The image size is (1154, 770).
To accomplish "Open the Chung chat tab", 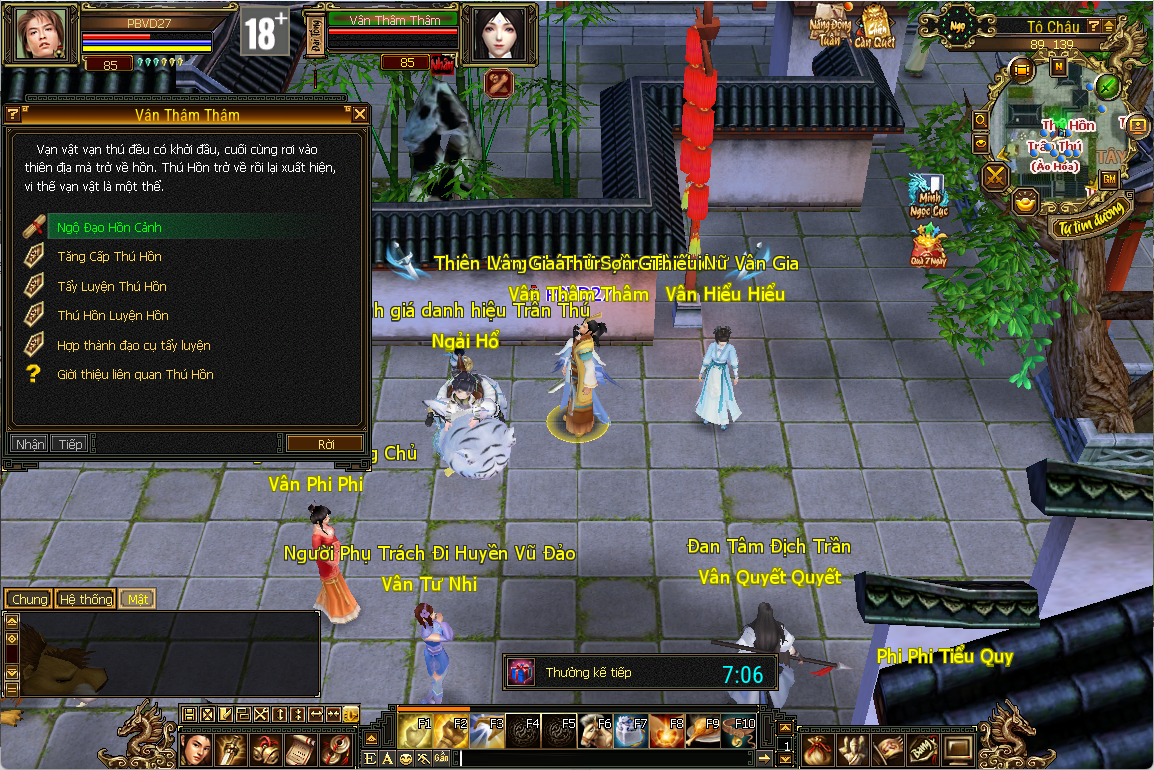I will point(30,599).
